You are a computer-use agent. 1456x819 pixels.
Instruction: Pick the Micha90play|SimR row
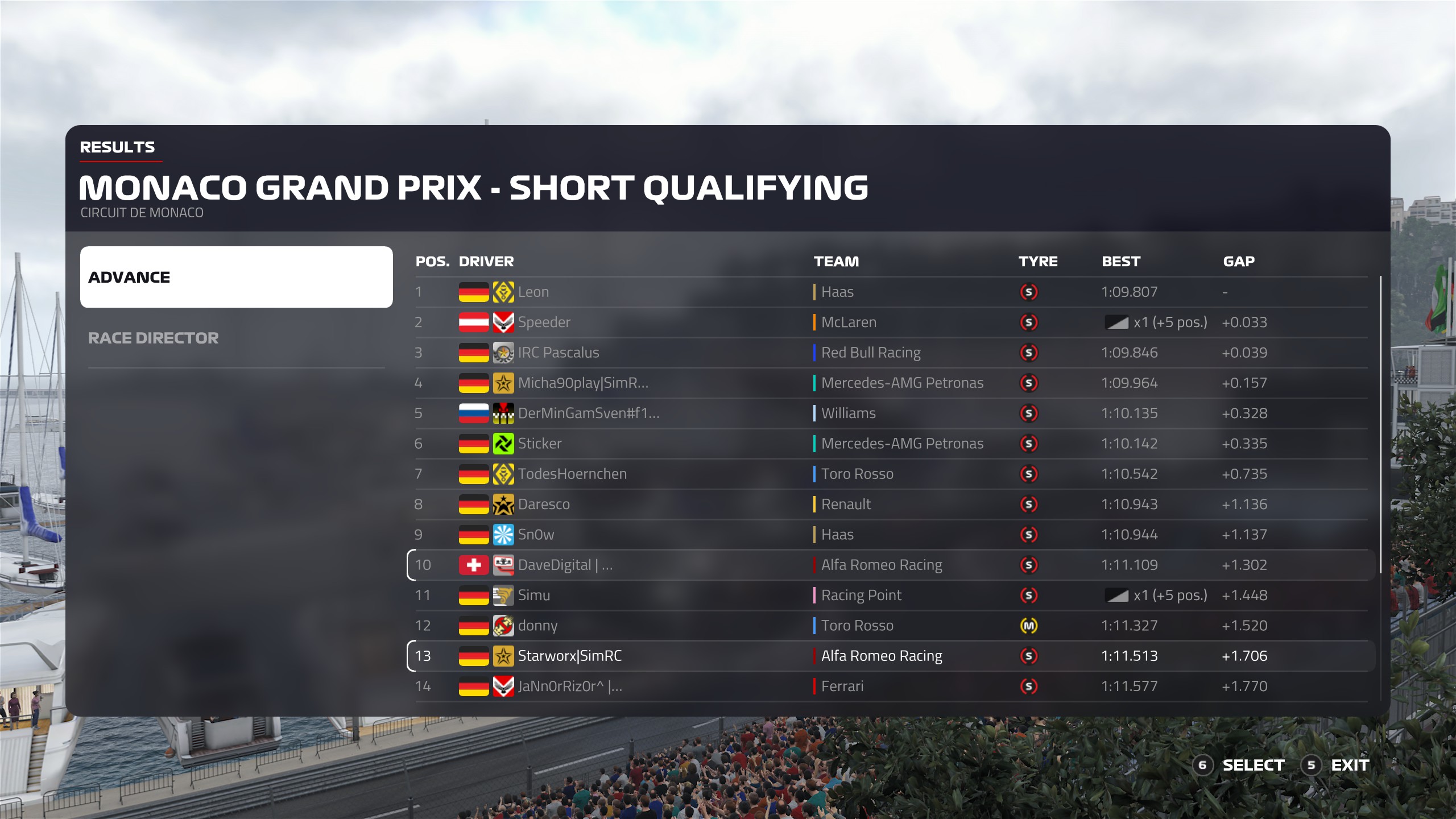(891, 383)
